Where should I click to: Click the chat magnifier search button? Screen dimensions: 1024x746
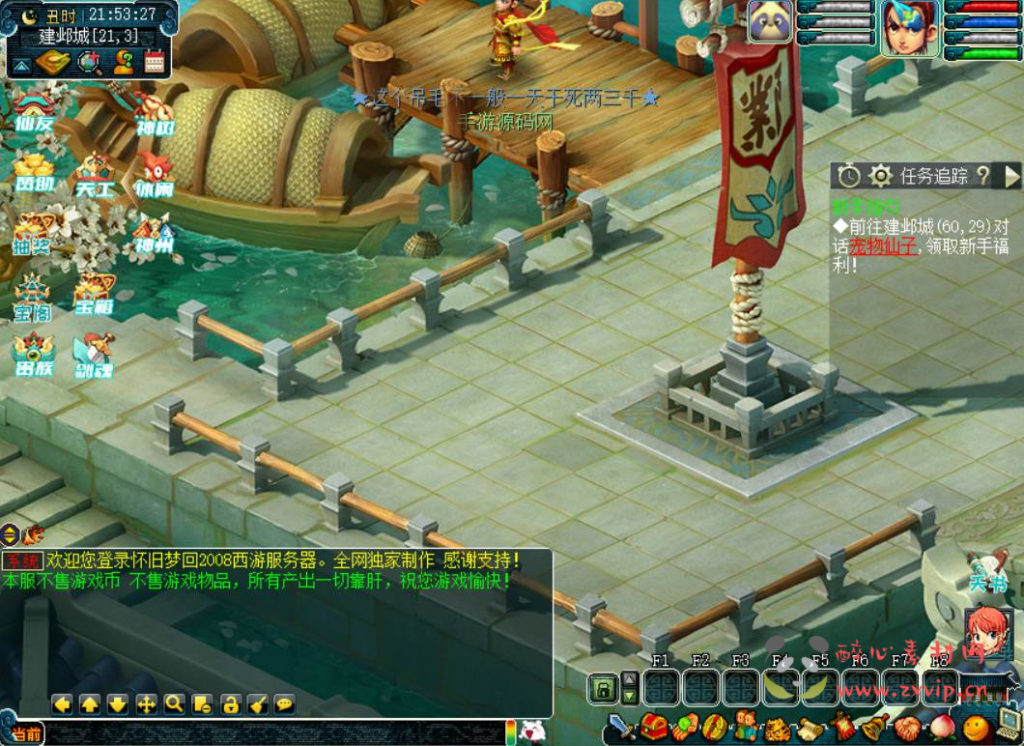tap(174, 704)
